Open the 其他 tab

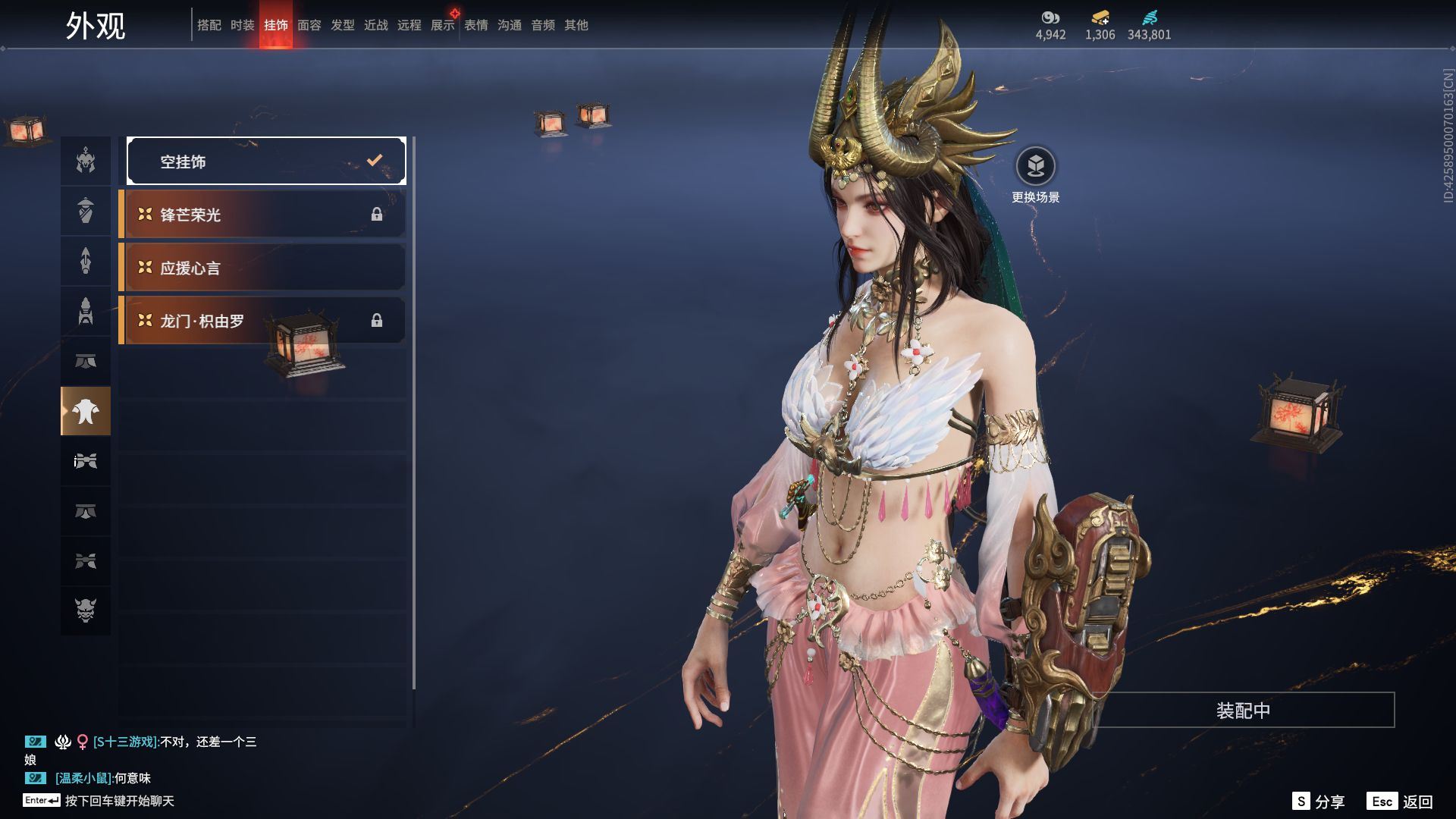(x=576, y=25)
